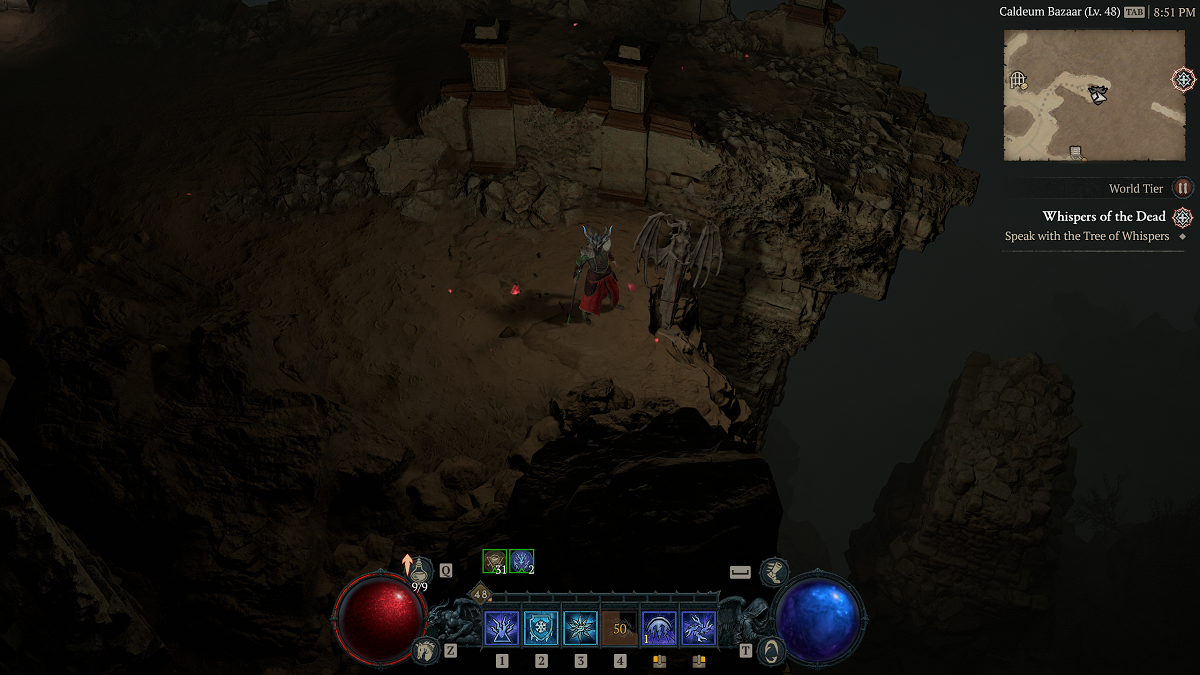Viewport: 1200px width, 675px height.
Task: Click the scroll marker on the minimap
Action: 1076,153
